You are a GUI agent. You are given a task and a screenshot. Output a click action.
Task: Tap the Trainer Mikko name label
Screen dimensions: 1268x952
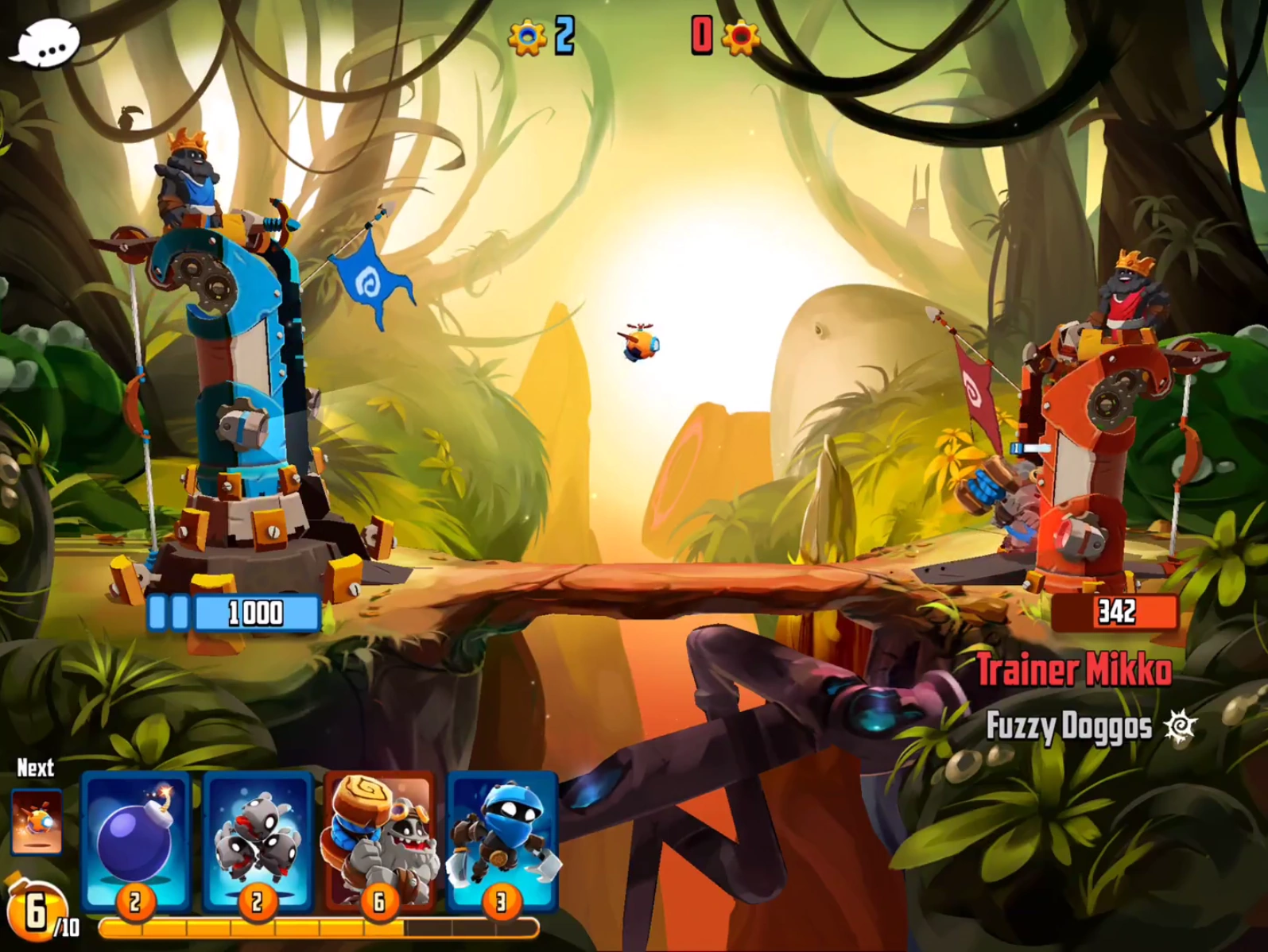pos(1075,670)
